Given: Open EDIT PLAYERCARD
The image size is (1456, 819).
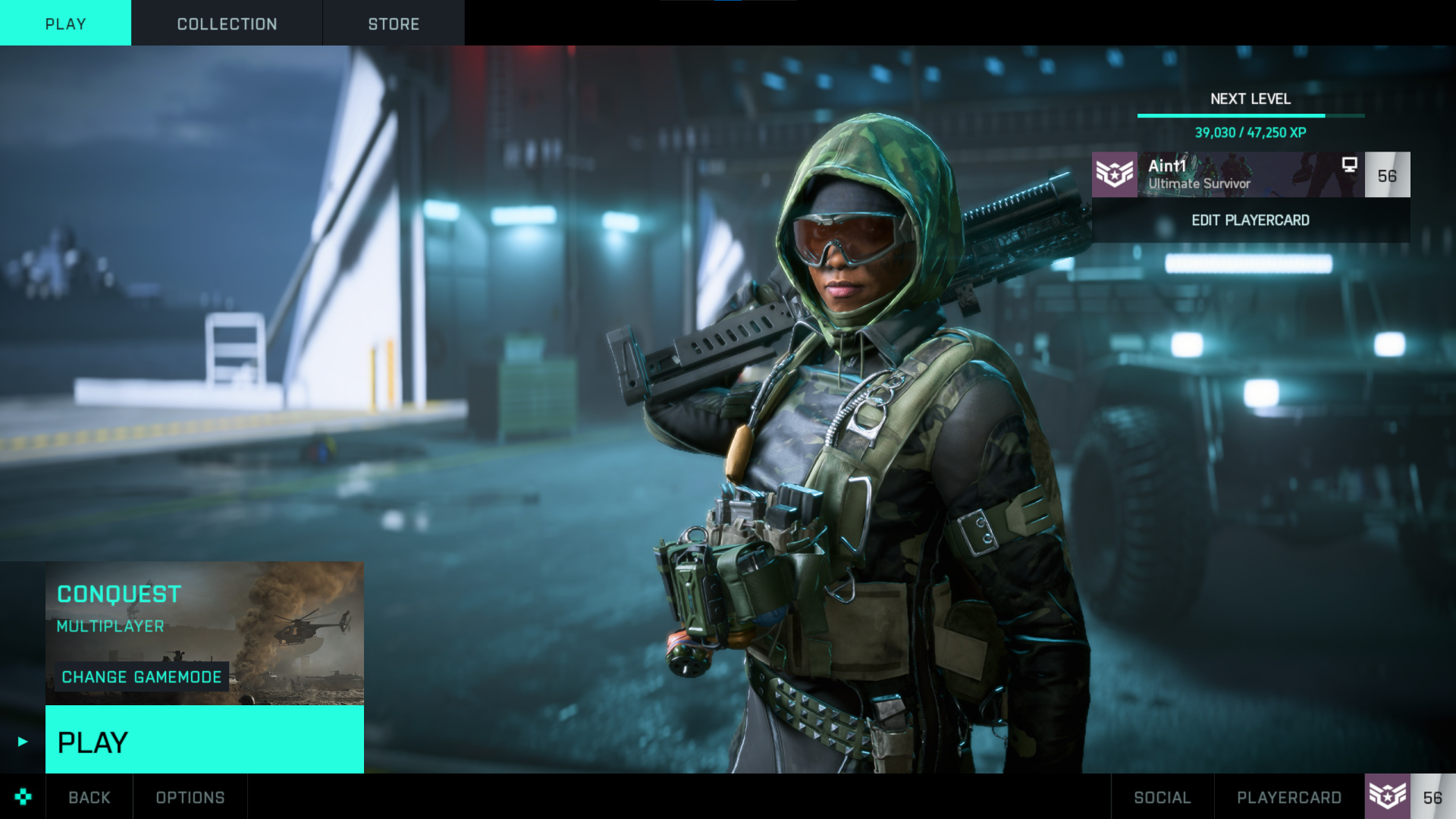Looking at the screenshot, I should pos(1250,221).
